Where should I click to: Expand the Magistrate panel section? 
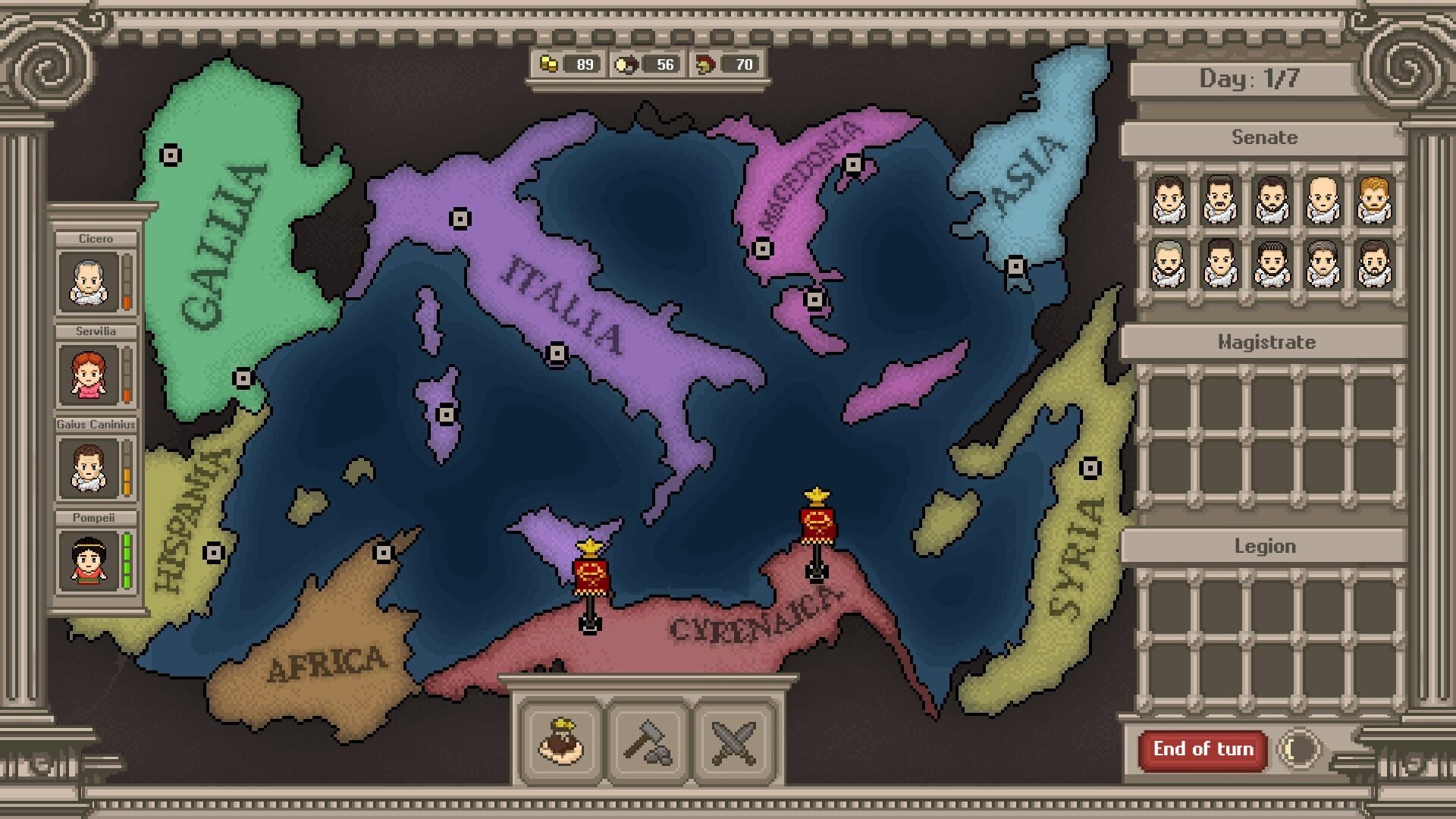[x=1266, y=342]
